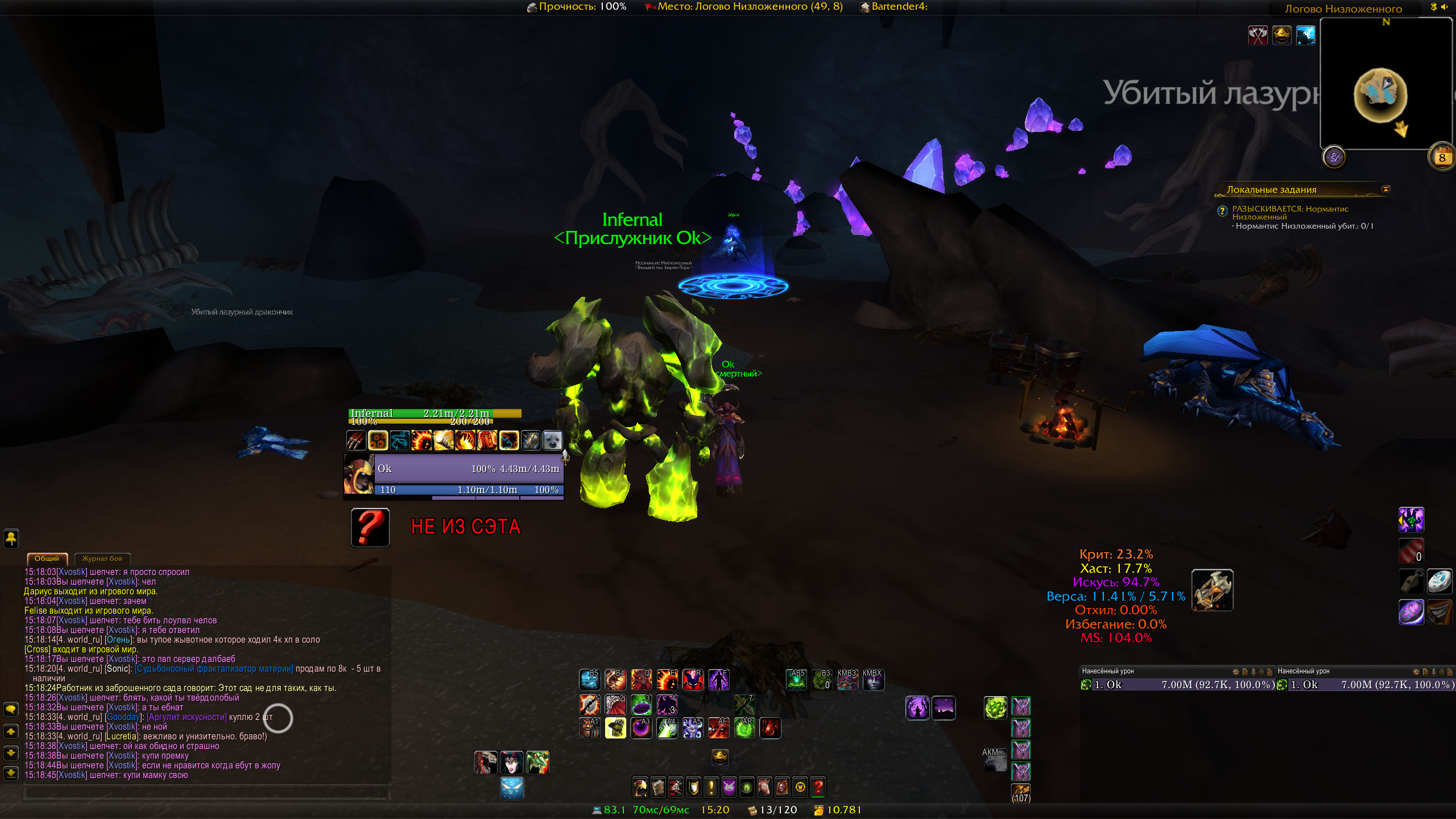
Task: Open the mounts collection horse button
Action: [764, 787]
